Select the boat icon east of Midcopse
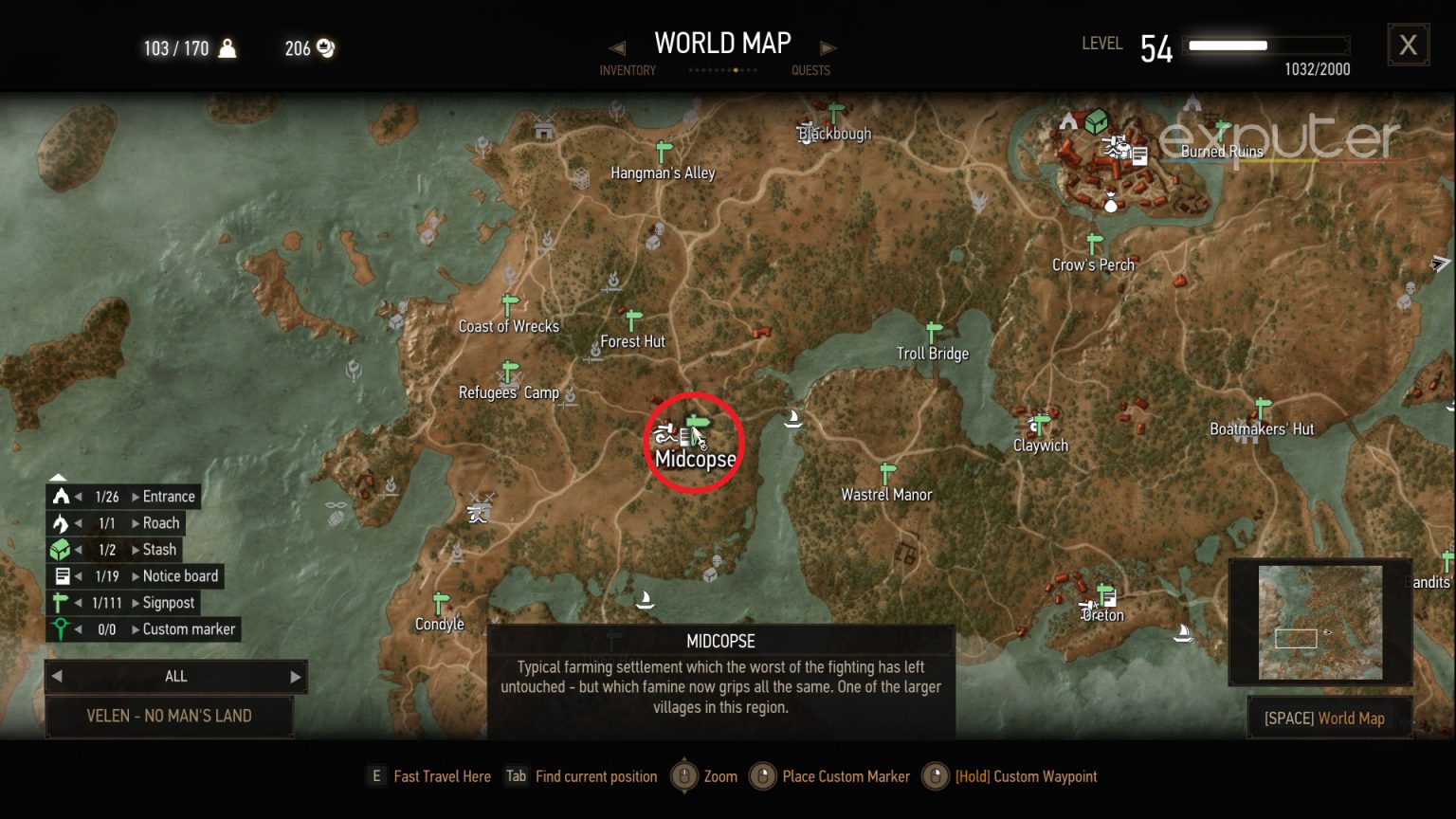Viewport: 1456px width, 819px height. [x=792, y=417]
